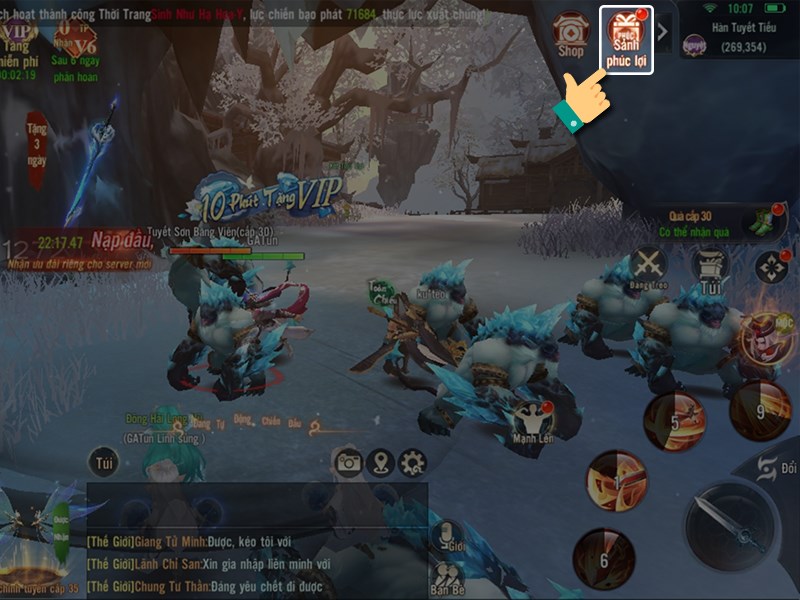Attack with the main sword button
Screen dimensions: 800x600
[731, 525]
